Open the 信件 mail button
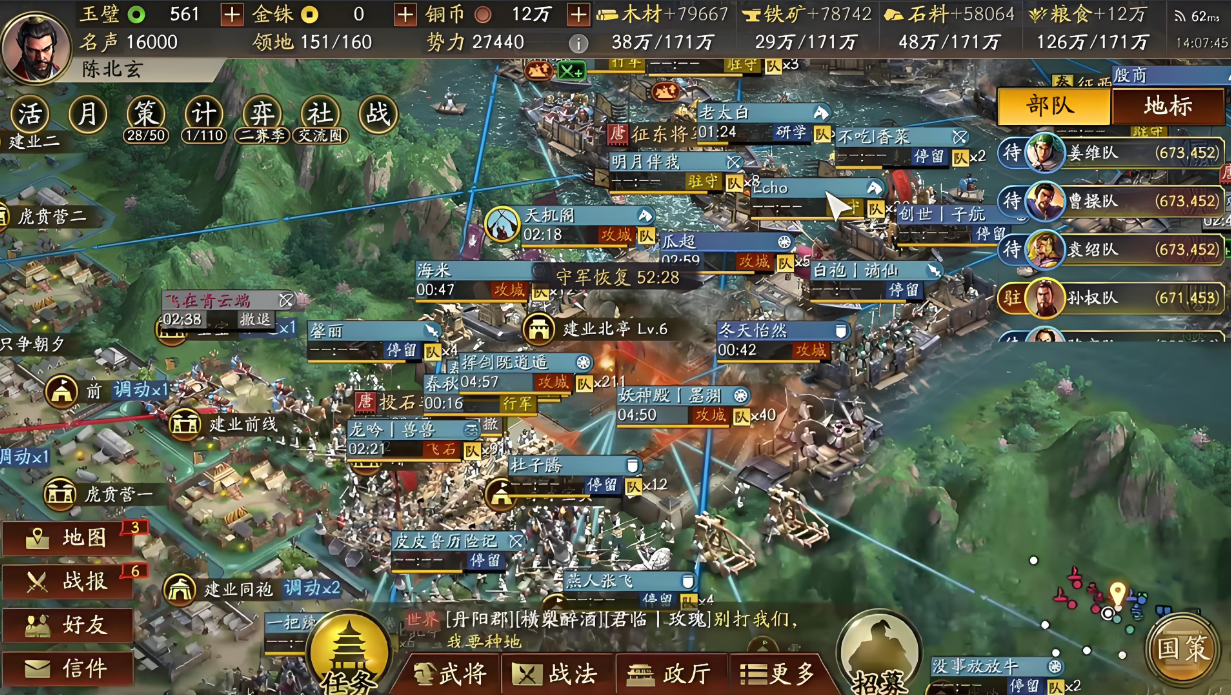This screenshot has height=695, width=1231. click(x=70, y=668)
